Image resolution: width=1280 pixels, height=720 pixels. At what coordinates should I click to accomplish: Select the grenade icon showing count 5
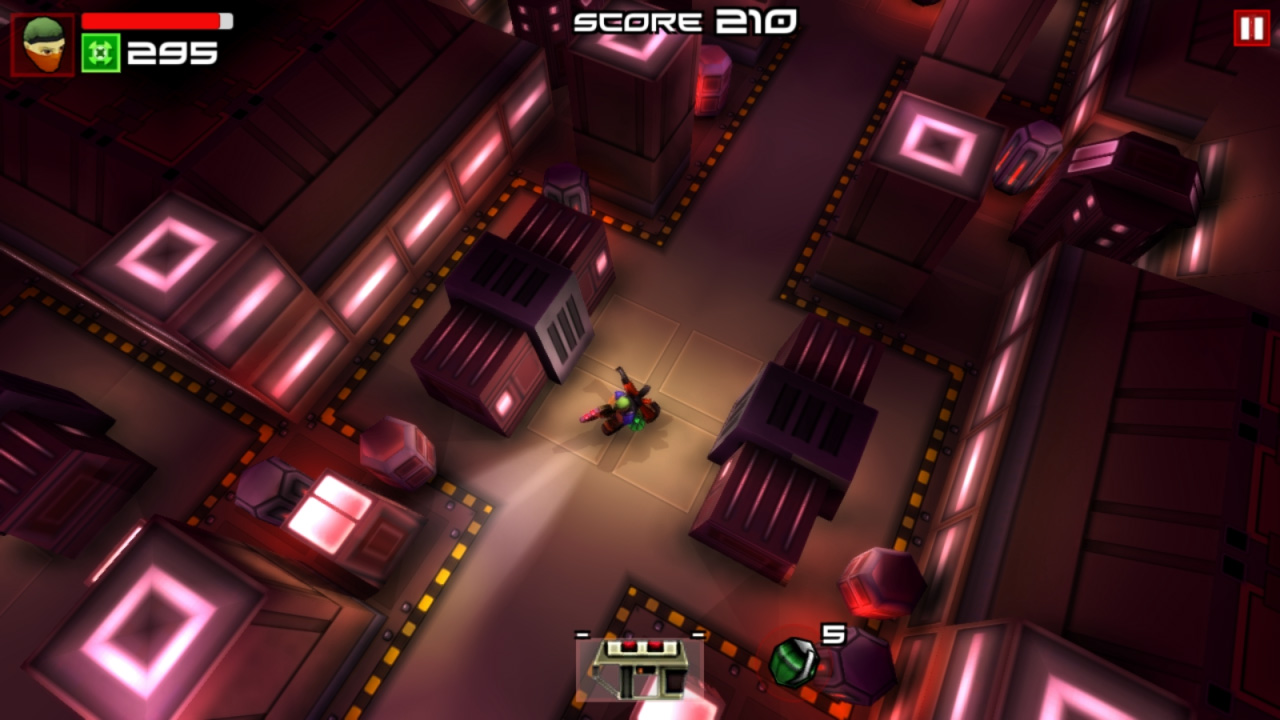(793, 662)
